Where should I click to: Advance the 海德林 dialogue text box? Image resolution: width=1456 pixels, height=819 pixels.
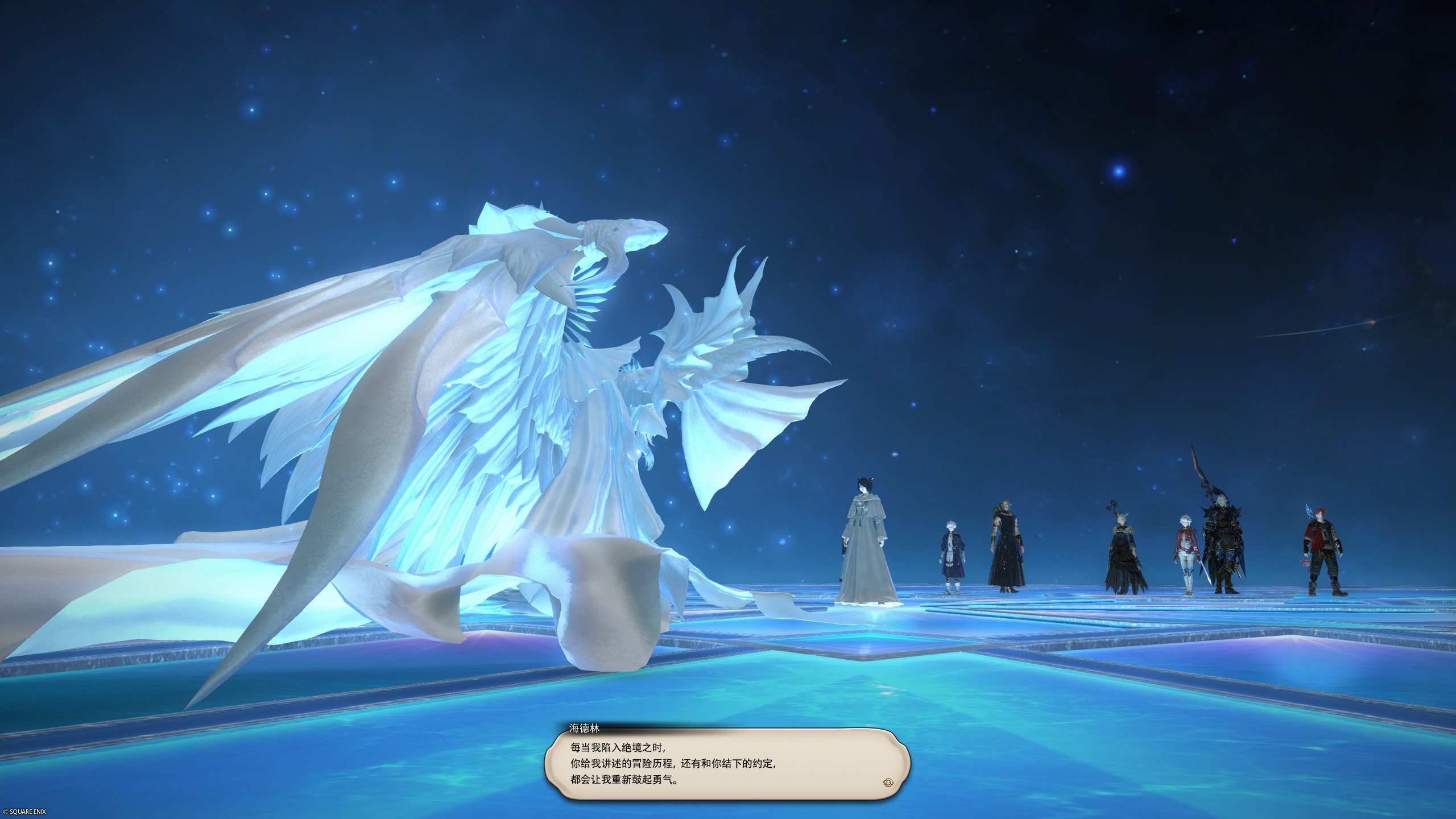727,764
